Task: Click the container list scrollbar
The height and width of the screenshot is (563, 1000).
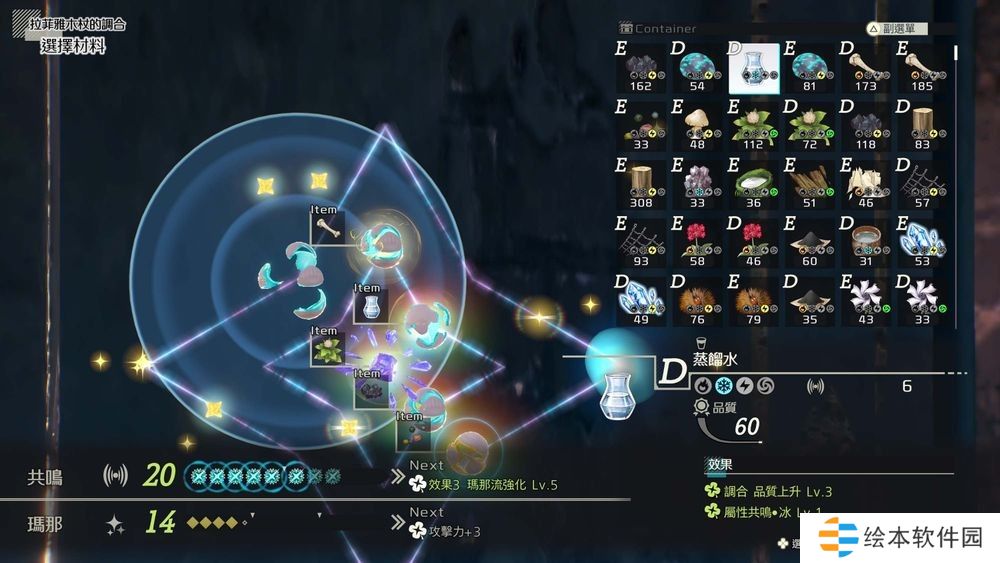Action: (956, 52)
